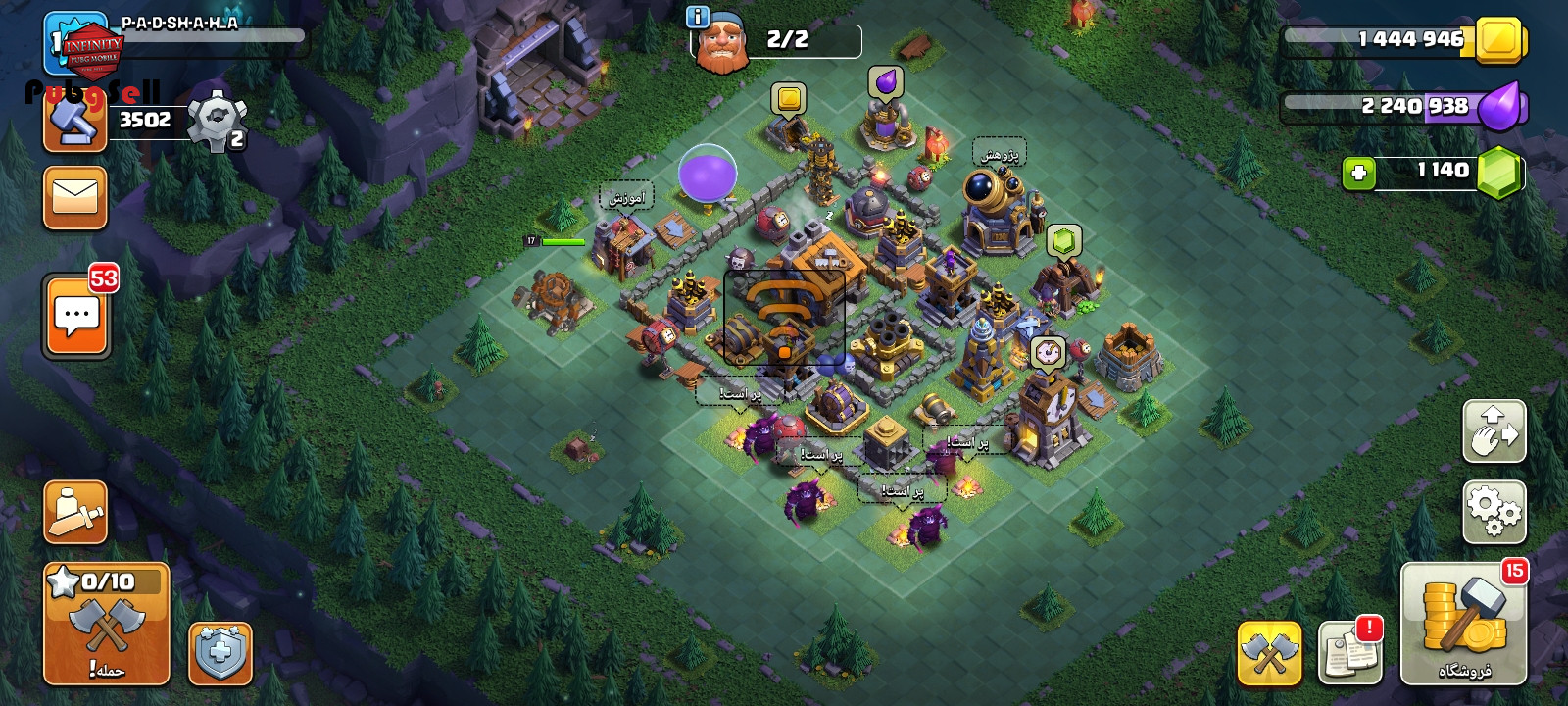The image size is (1568, 706).
Task: Open the builder info icon
Action: coord(697,17)
